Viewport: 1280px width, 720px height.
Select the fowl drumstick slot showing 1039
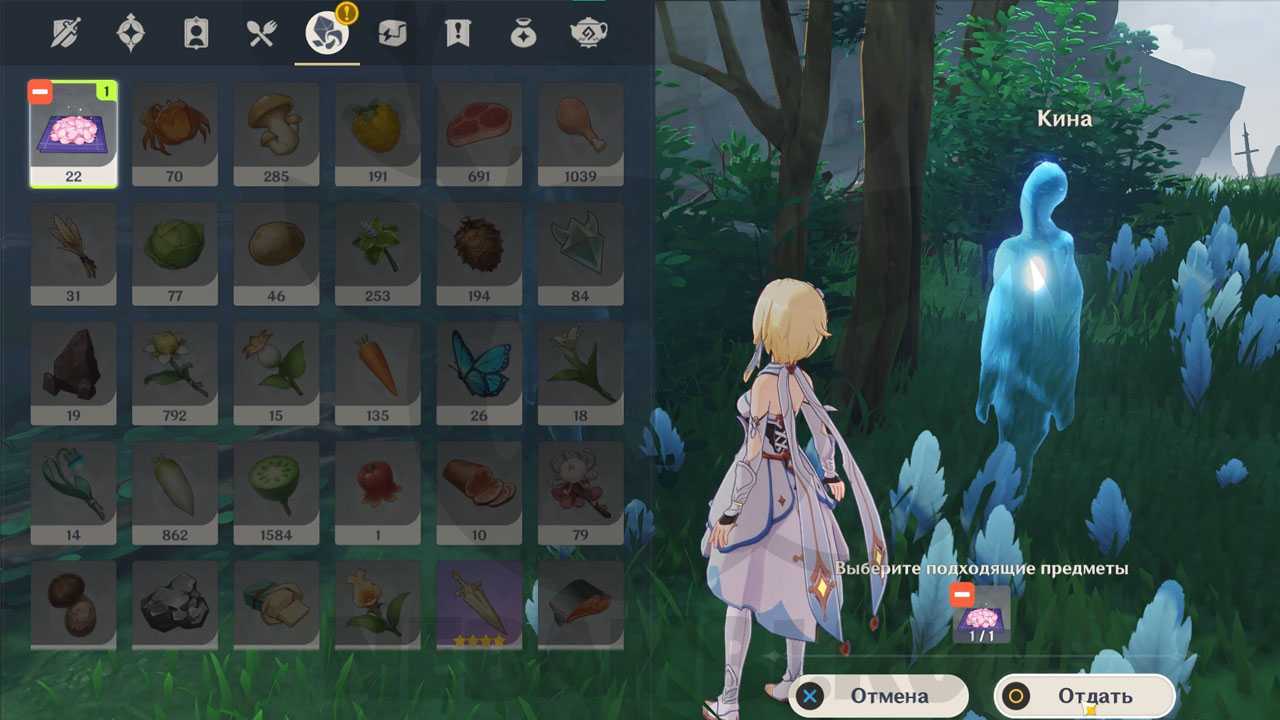point(580,134)
